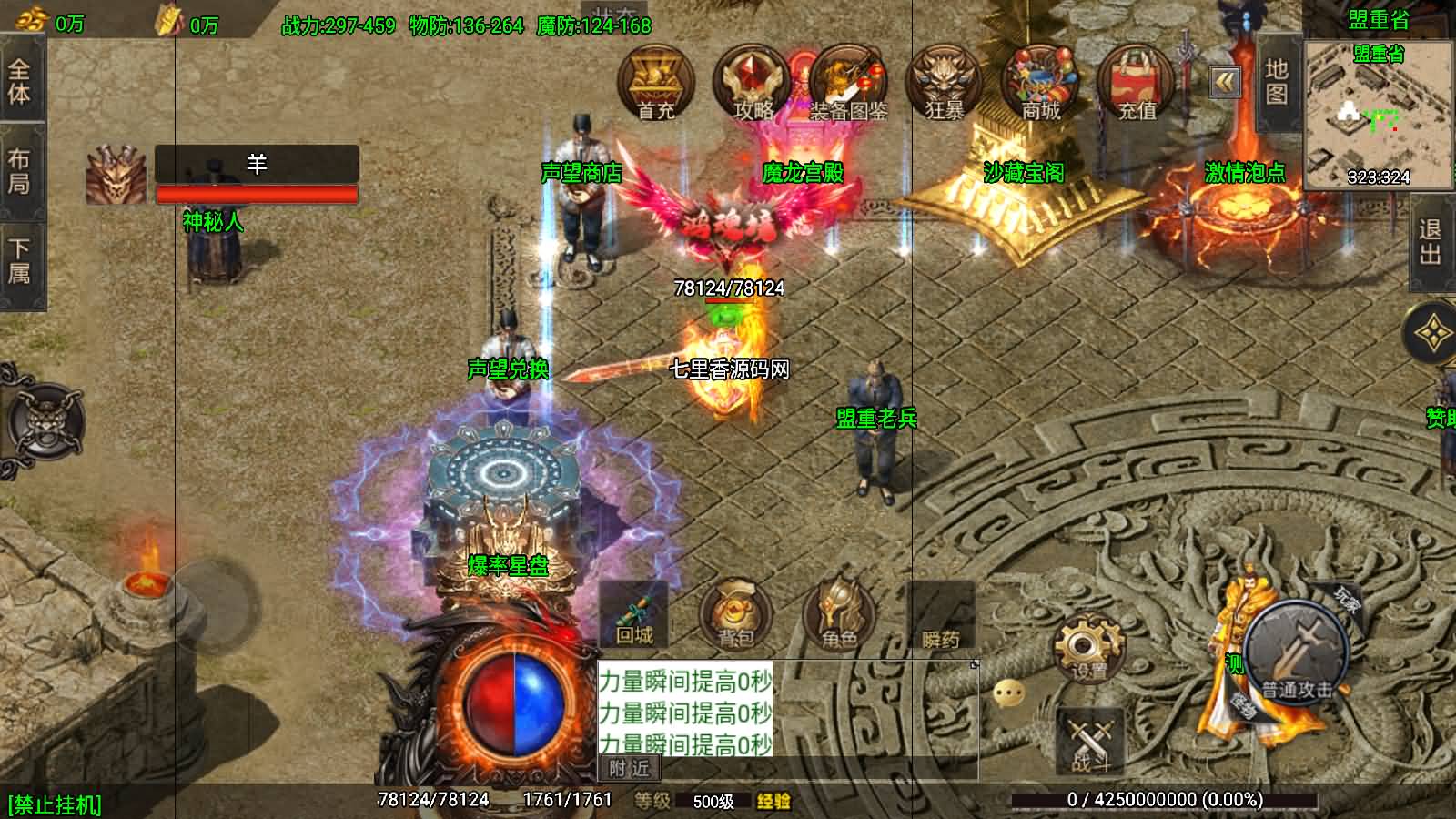Open the 战斗 crossed-swords combat button

click(x=1090, y=742)
